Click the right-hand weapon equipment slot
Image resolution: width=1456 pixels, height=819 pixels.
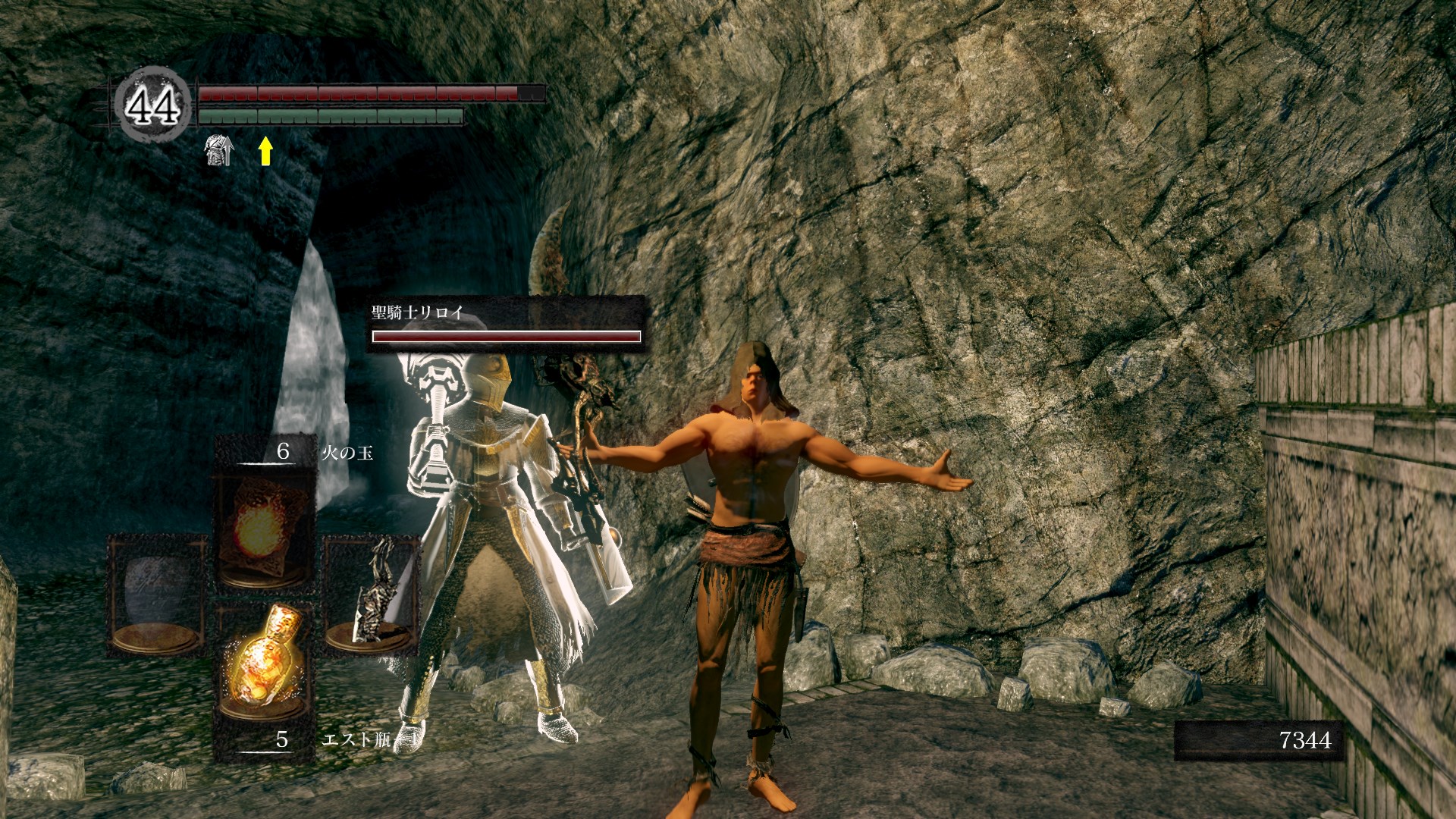[371, 594]
